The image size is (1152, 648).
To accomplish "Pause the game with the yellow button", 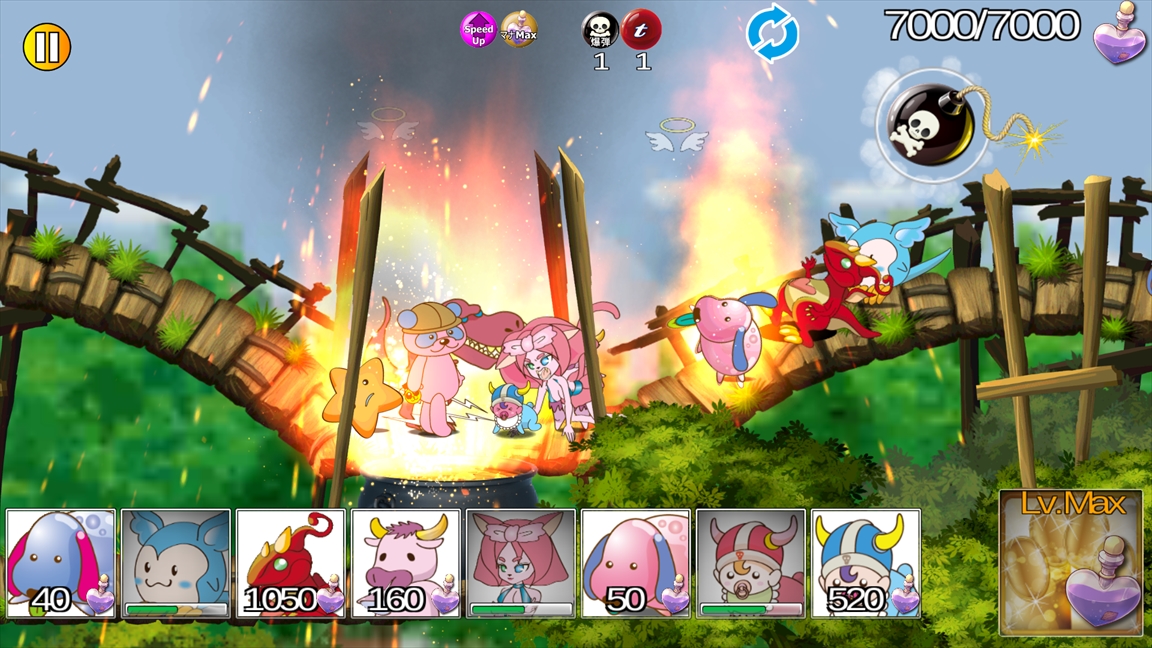I will pyautogui.click(x=47, y=47).
